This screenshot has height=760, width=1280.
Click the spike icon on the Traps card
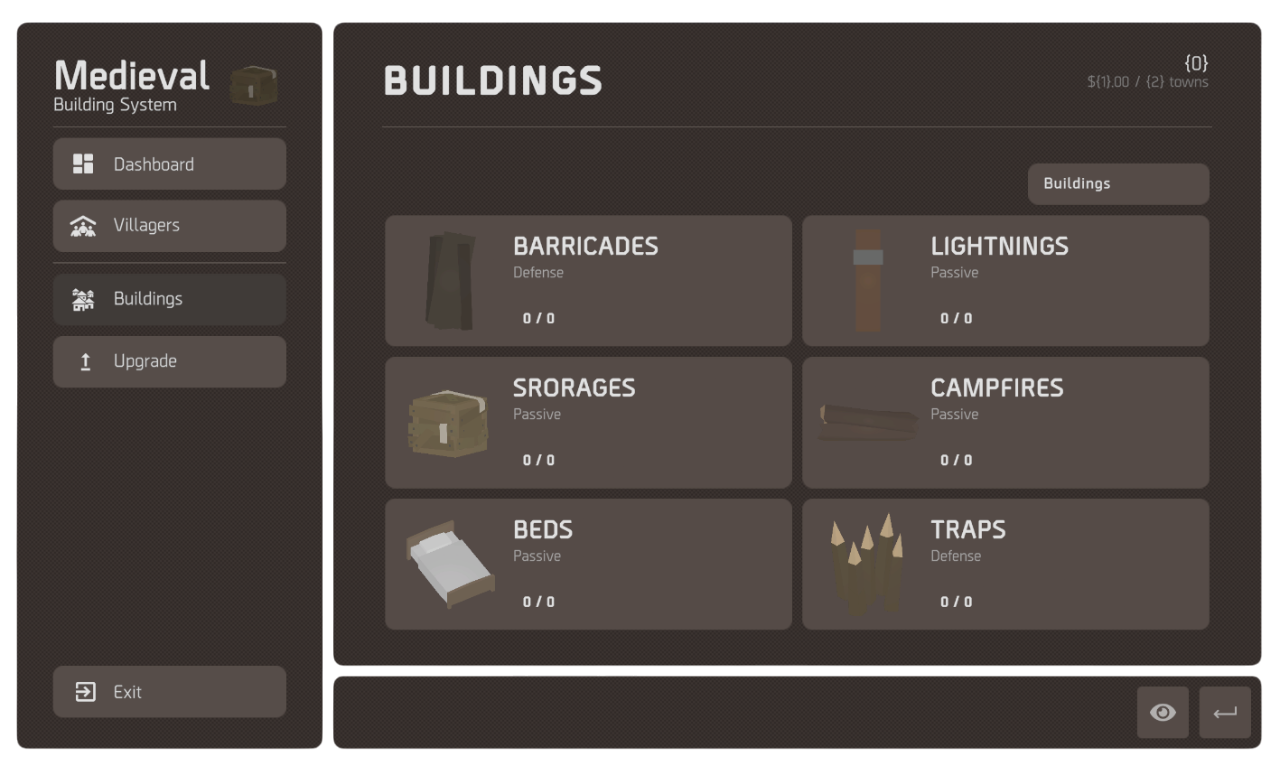(x=866, y=564)
